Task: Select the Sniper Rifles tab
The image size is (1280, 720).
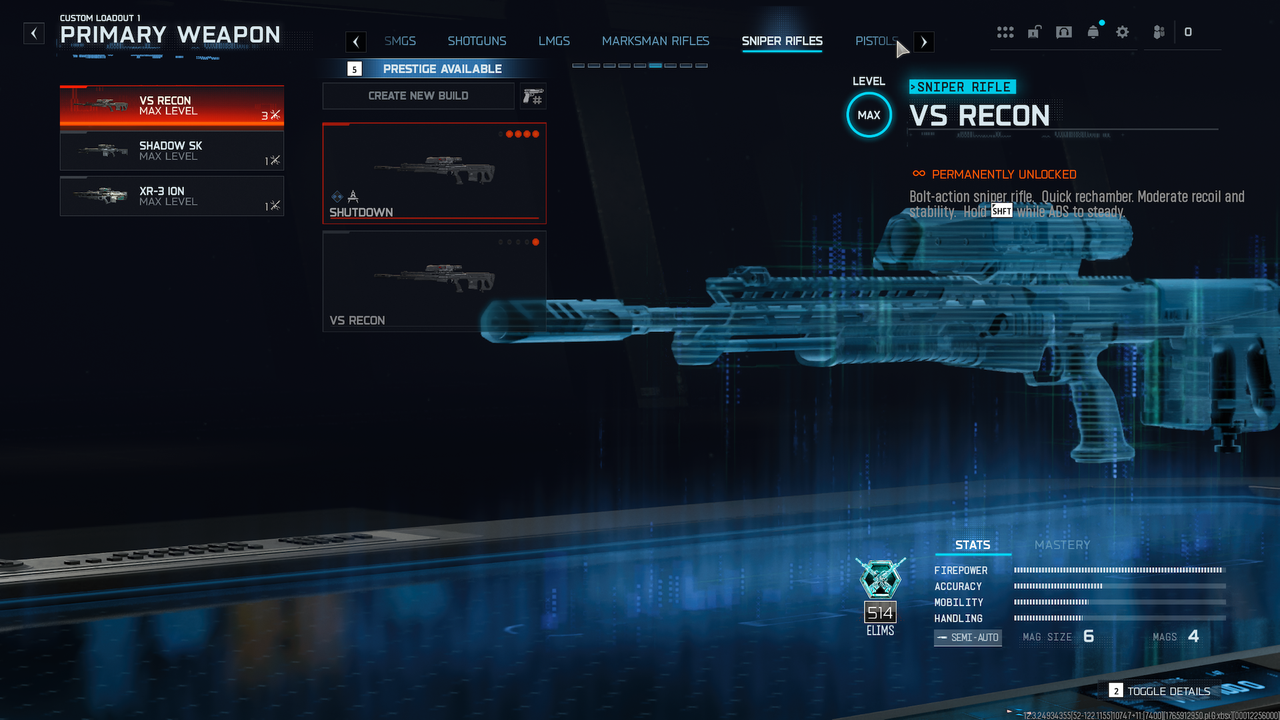Action: pos(782,41)
